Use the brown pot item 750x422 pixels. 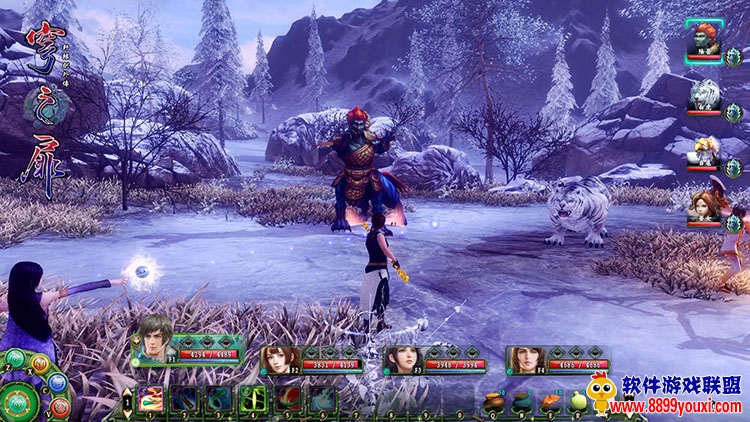click(x=494, y=402)
